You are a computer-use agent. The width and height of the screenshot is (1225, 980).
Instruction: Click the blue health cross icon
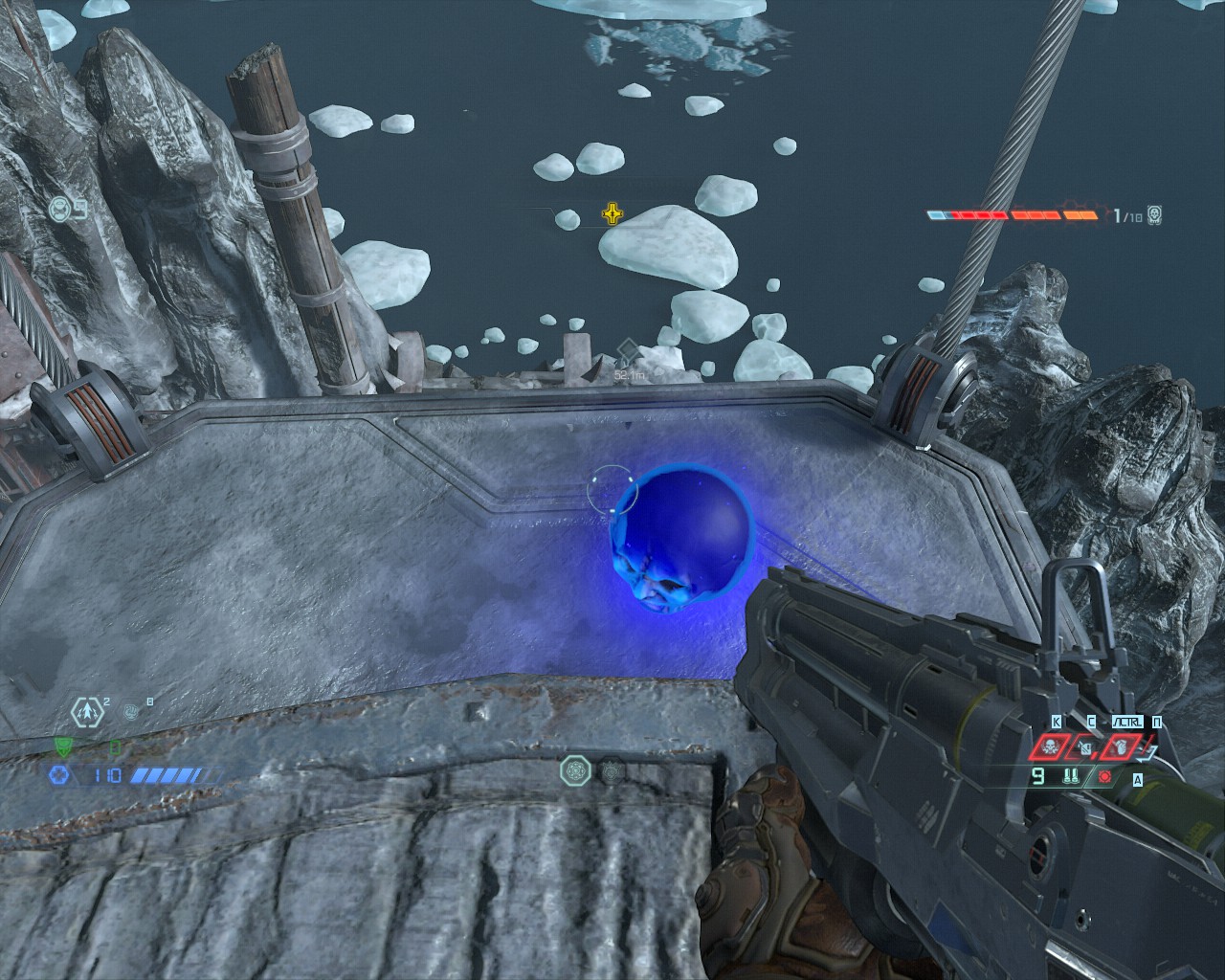click(x=59, y=775)
